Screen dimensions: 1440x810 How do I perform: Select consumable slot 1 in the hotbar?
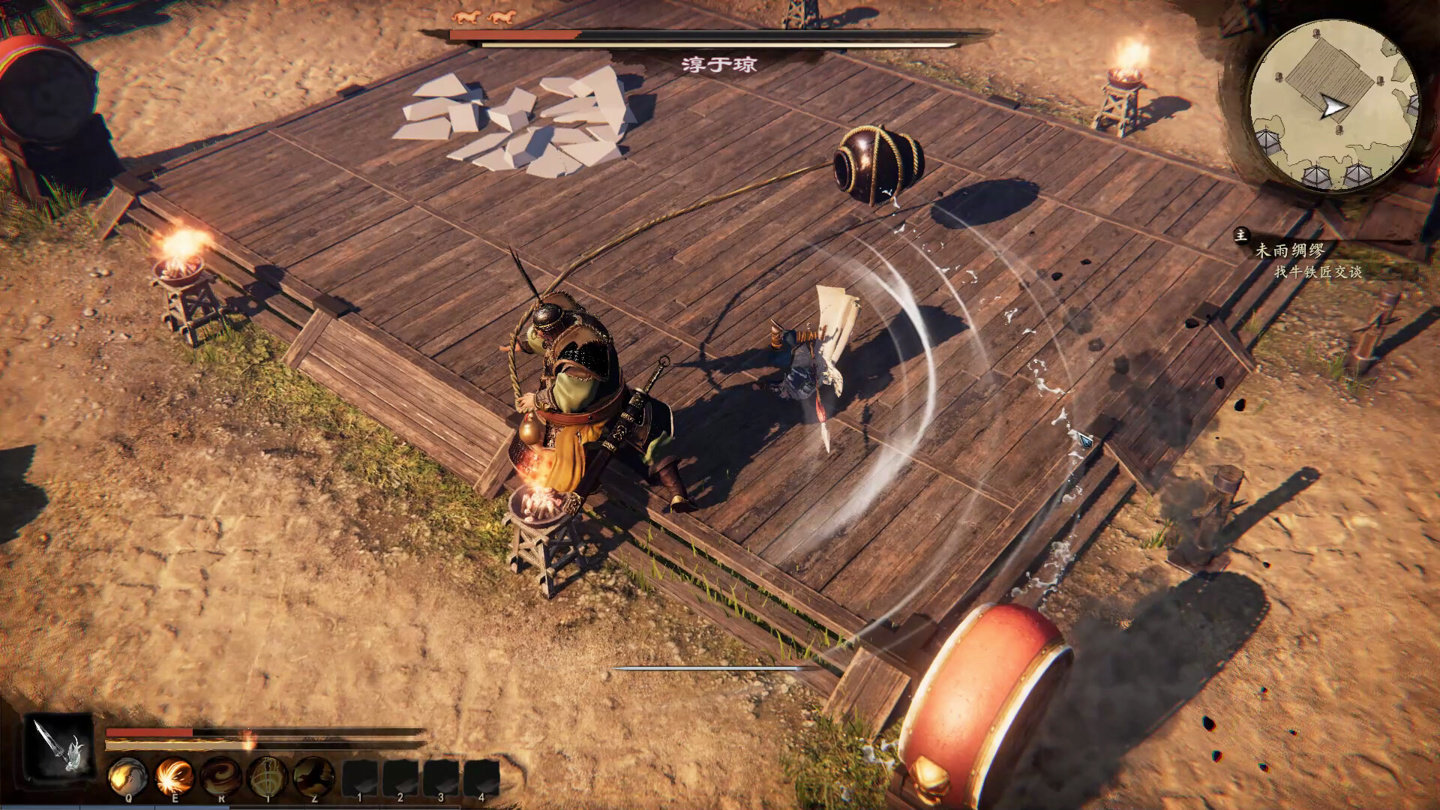(359, 776)
